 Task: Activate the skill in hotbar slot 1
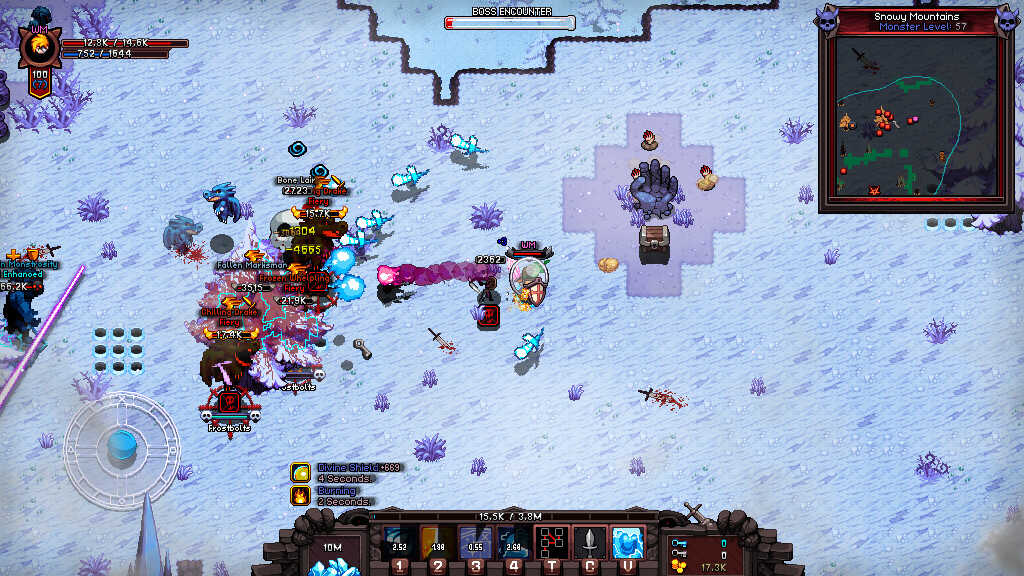point(400,542)
